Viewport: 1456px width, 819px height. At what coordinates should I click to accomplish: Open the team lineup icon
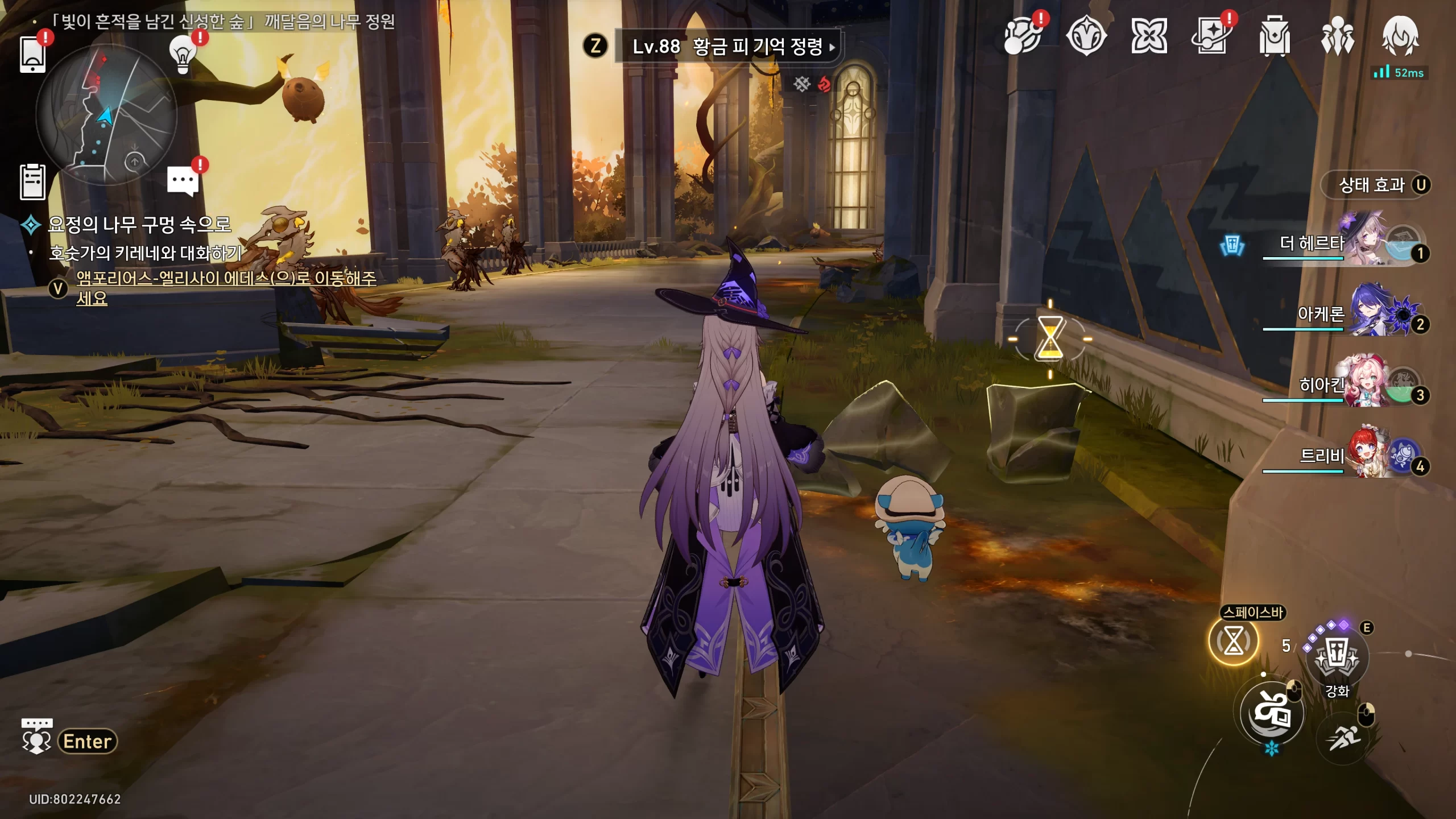(1337, 37)
